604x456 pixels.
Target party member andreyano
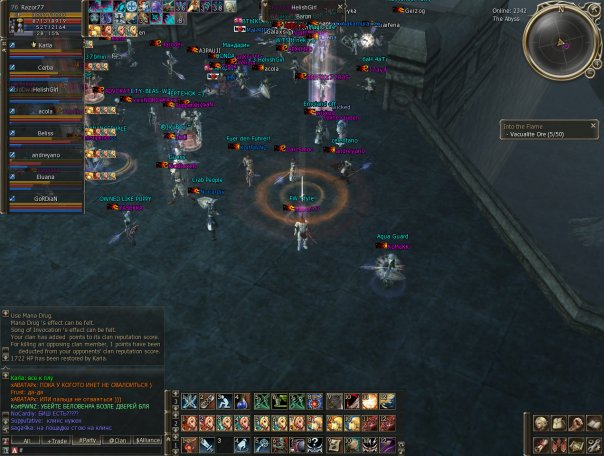point(45,155)
